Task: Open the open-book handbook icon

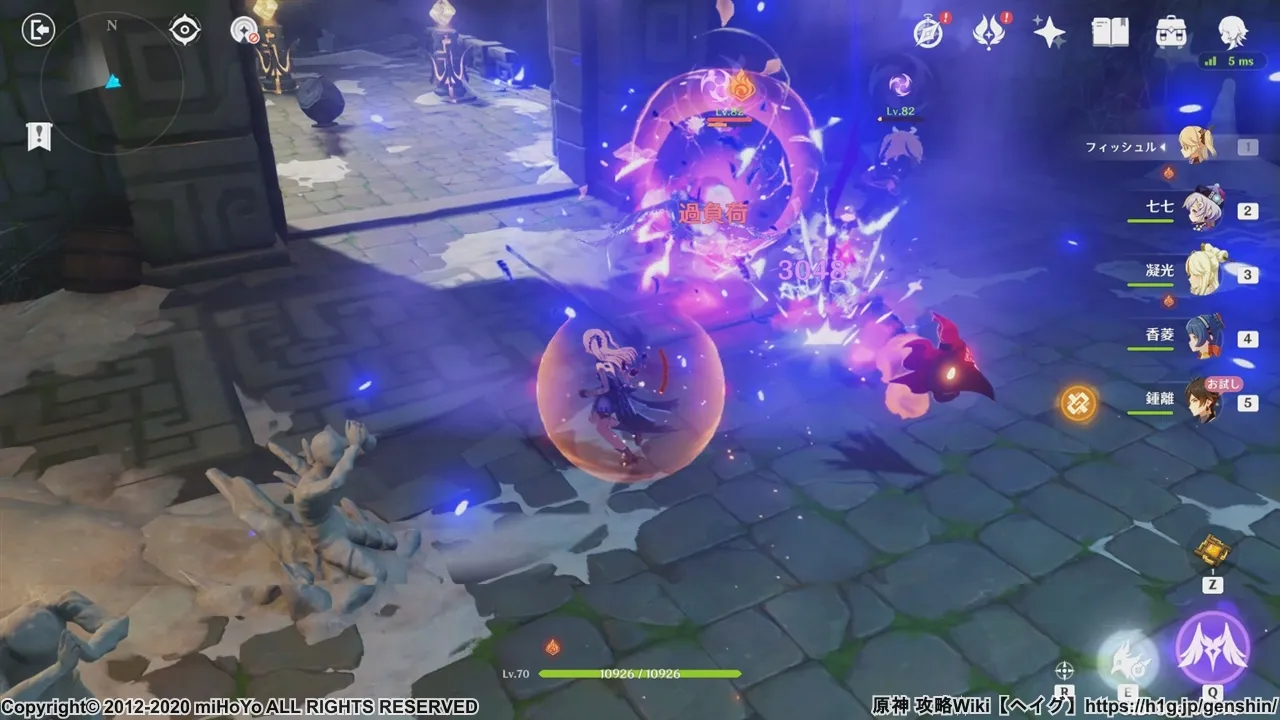Action: [1110, 32]
